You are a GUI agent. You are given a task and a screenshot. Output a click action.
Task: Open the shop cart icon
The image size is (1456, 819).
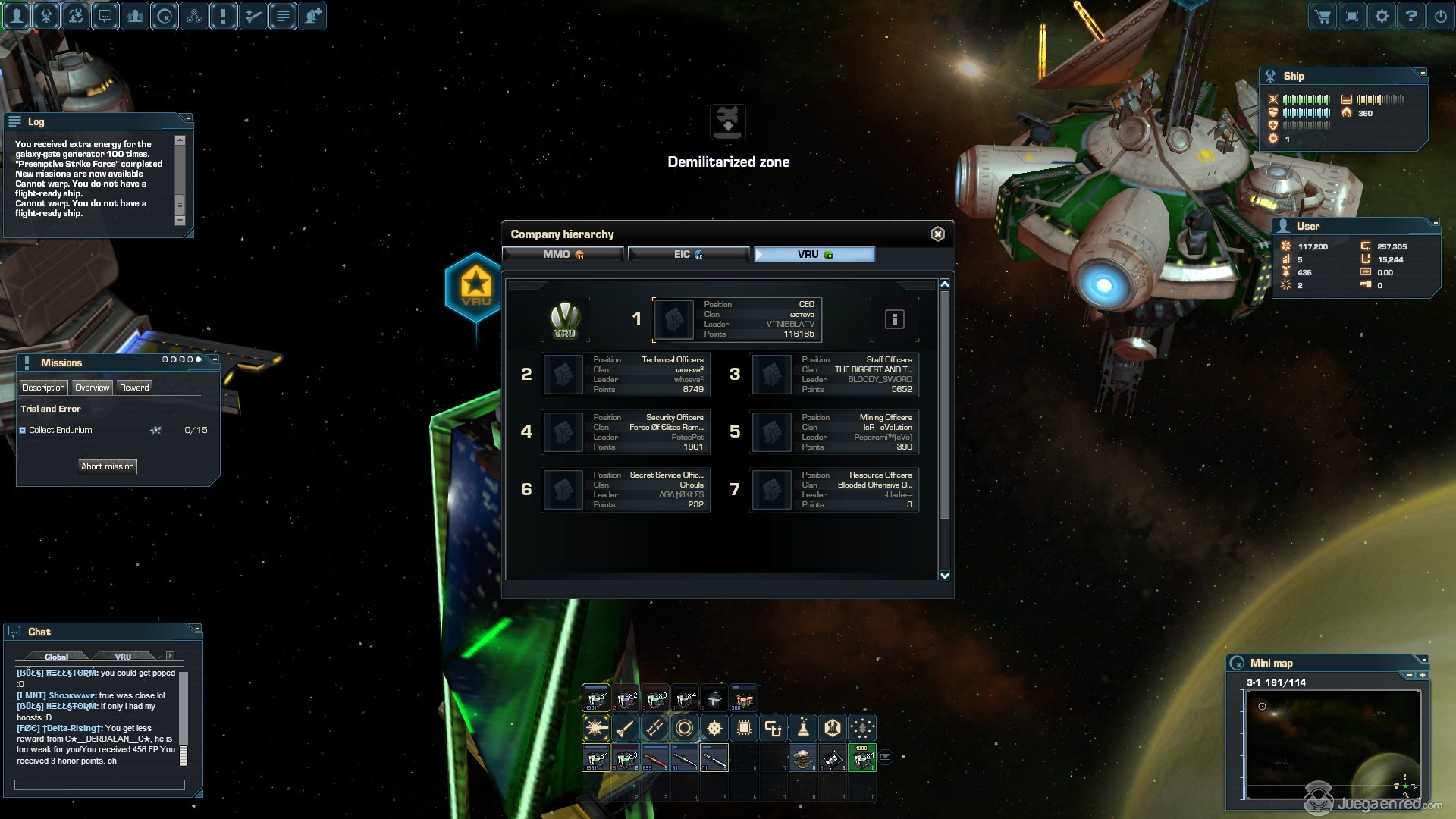coord(1323,16)
